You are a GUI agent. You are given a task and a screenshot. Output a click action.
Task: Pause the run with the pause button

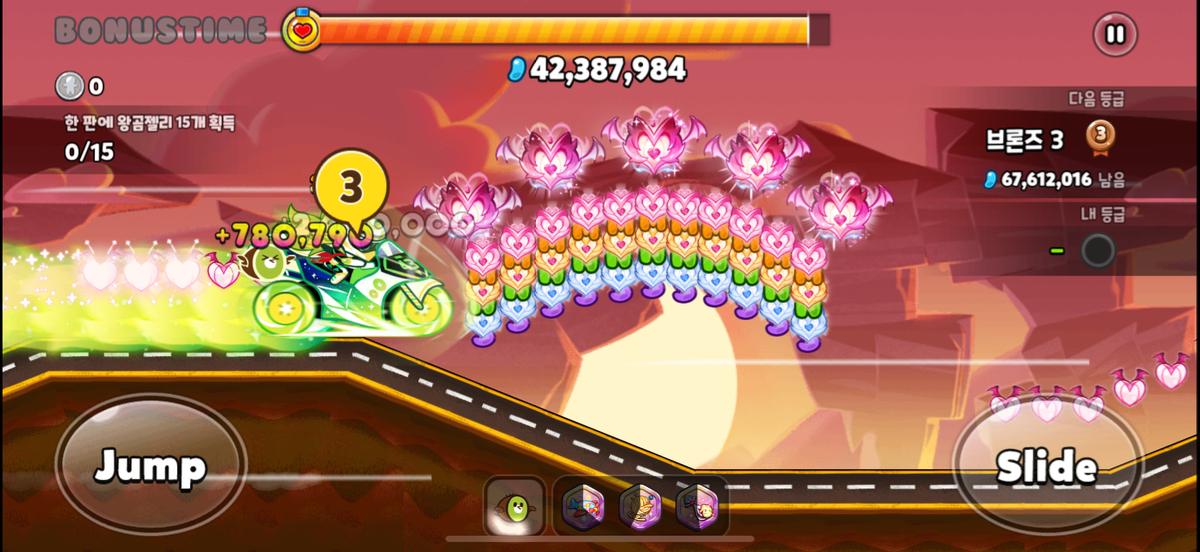point(1115,35)
